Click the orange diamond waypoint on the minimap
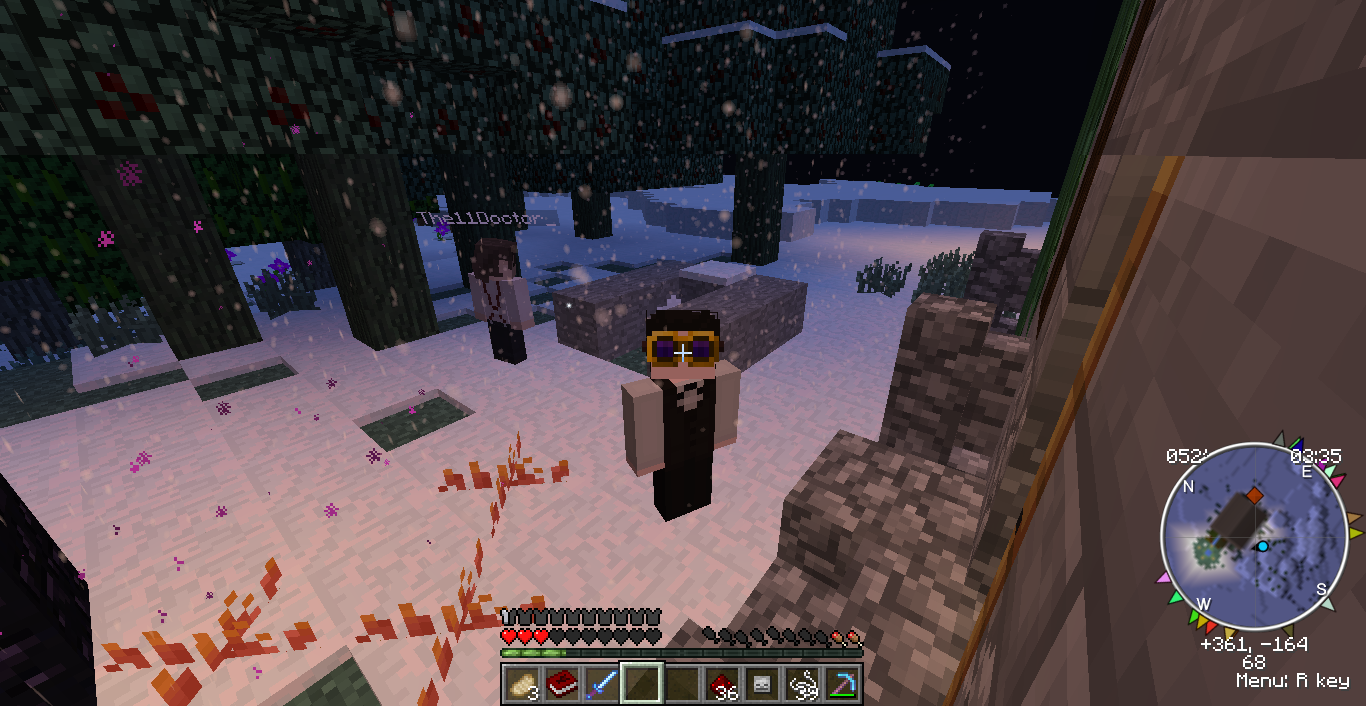Viewport: 1366px width, 706px height. [x=1254, y=496]
